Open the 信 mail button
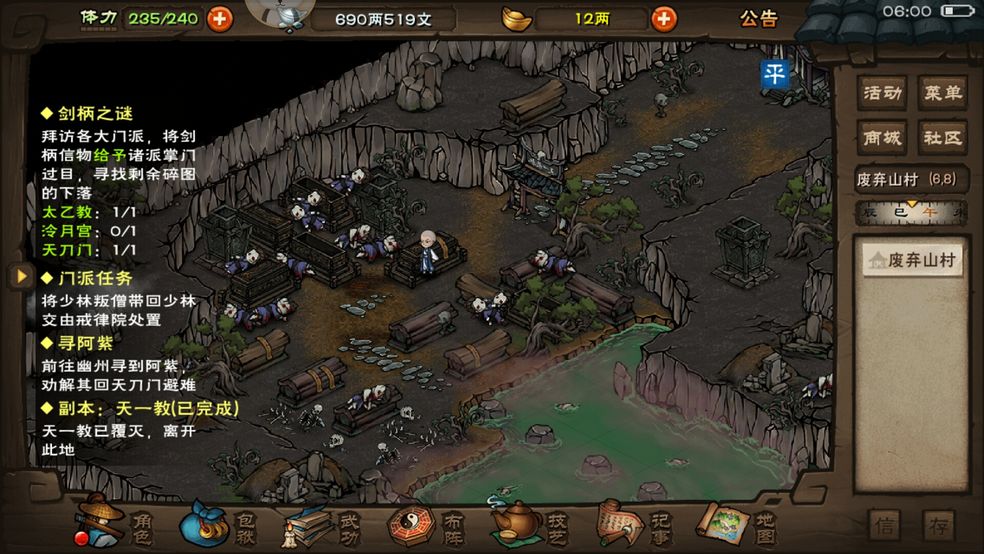The height and width of the screenshot is (554, 984). point(884,525)
